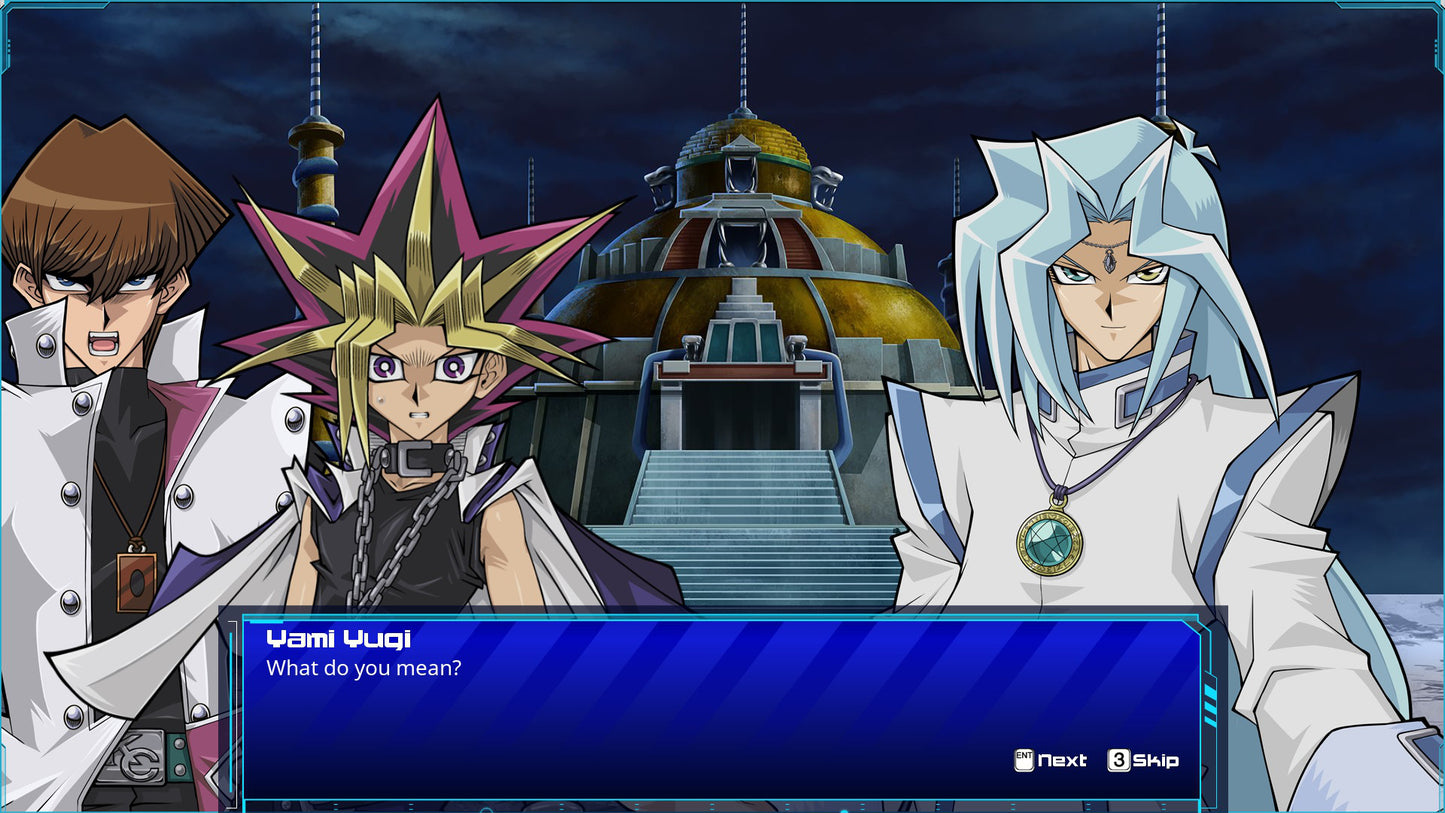Click the 3 key icon beside Skip
This screenshot has width=1445, height=813.
click(1118, 761)
